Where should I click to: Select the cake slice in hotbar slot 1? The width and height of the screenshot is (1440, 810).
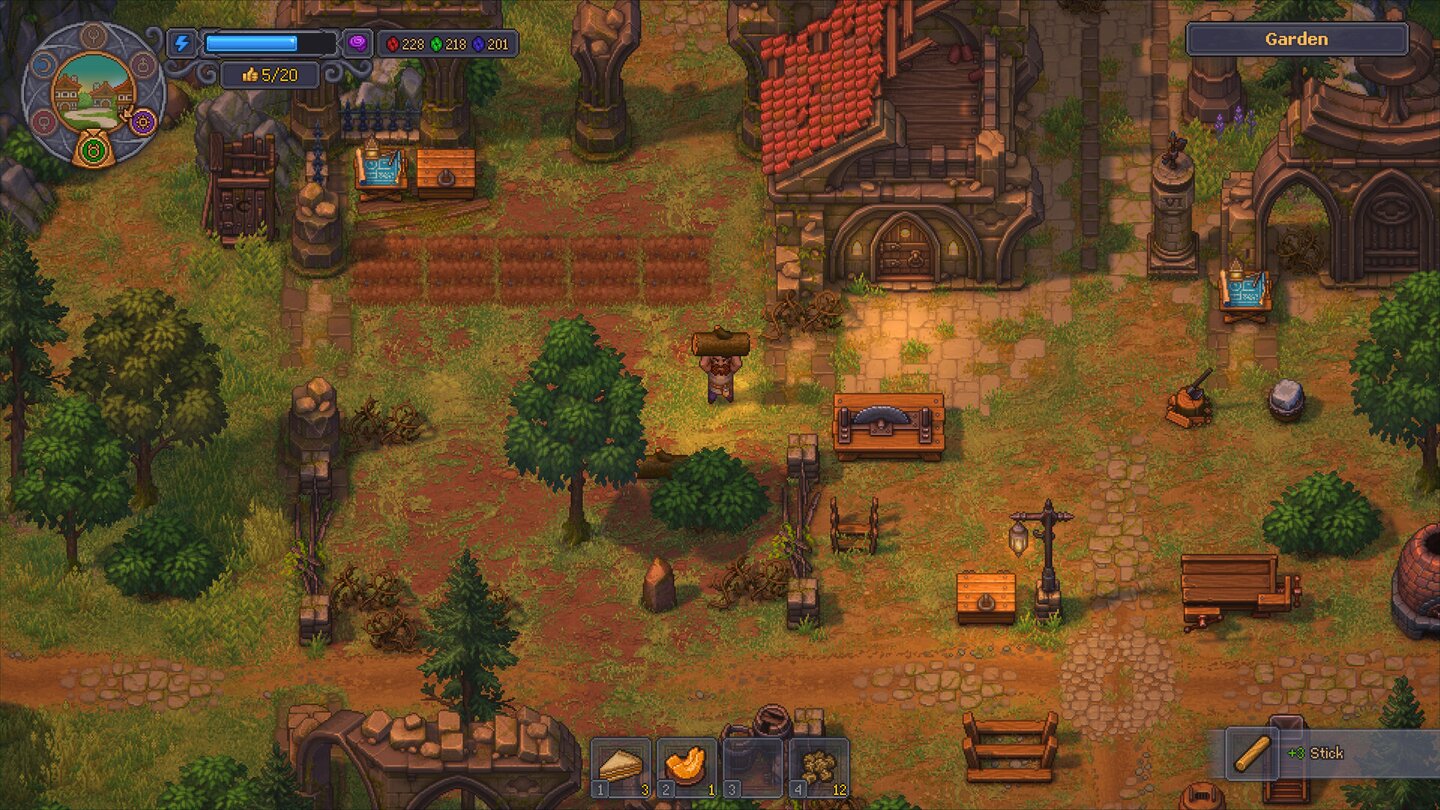[620, 768]
